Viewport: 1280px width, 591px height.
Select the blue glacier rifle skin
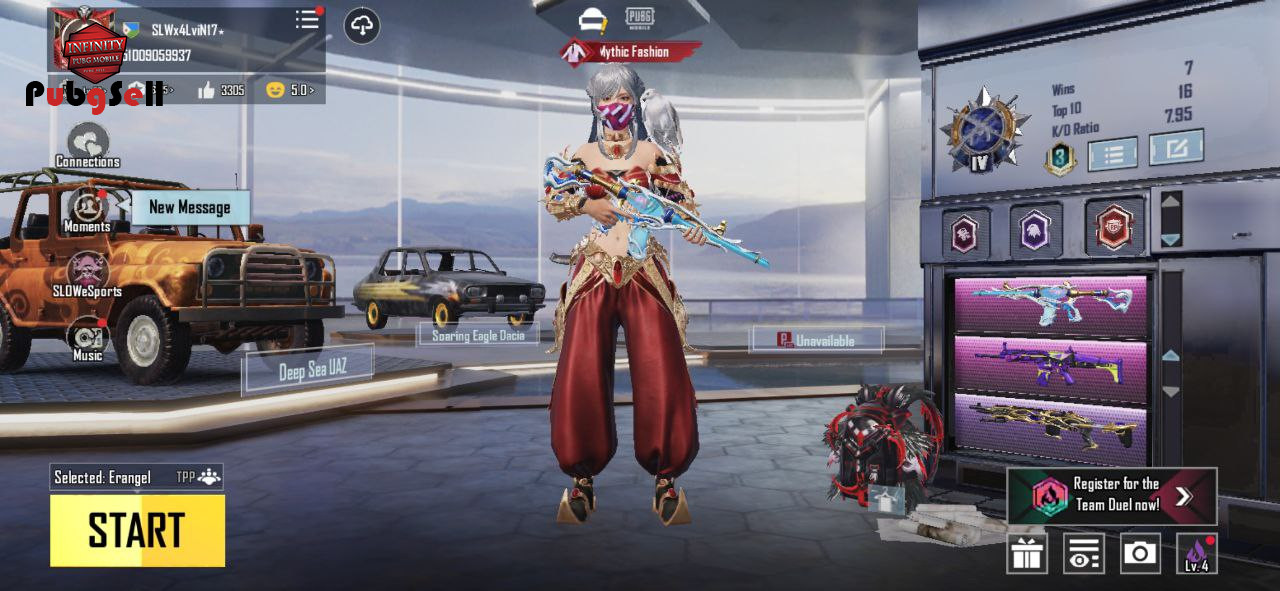point(1050,304)
